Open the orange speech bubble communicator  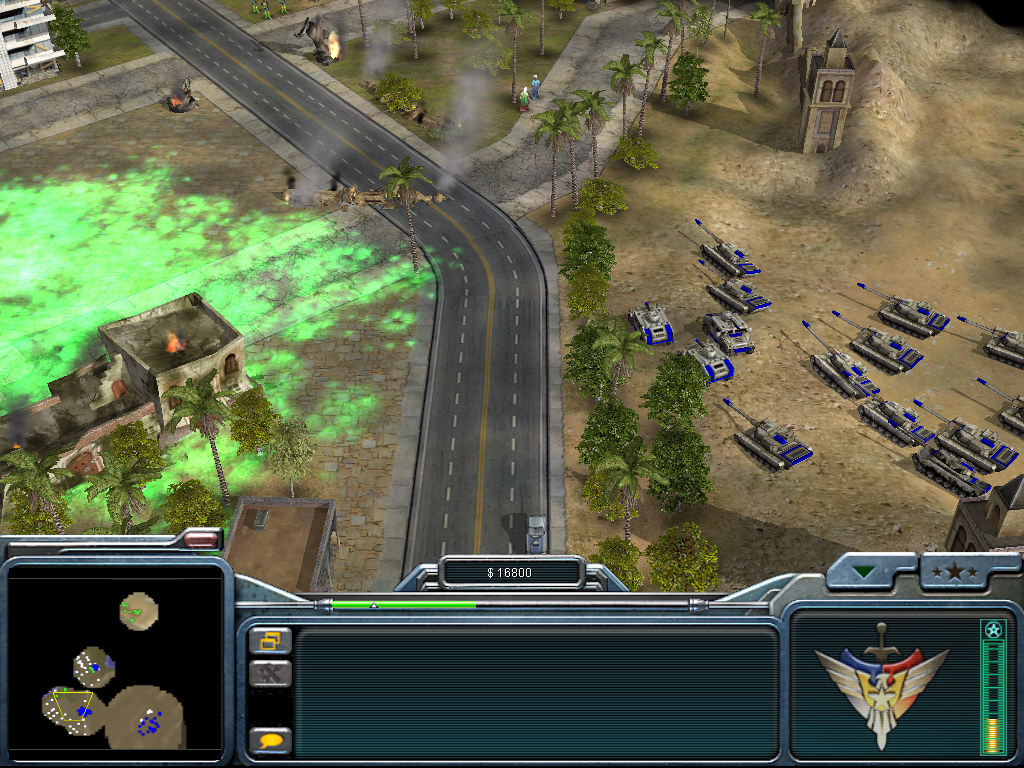click(x=270, y=741)
